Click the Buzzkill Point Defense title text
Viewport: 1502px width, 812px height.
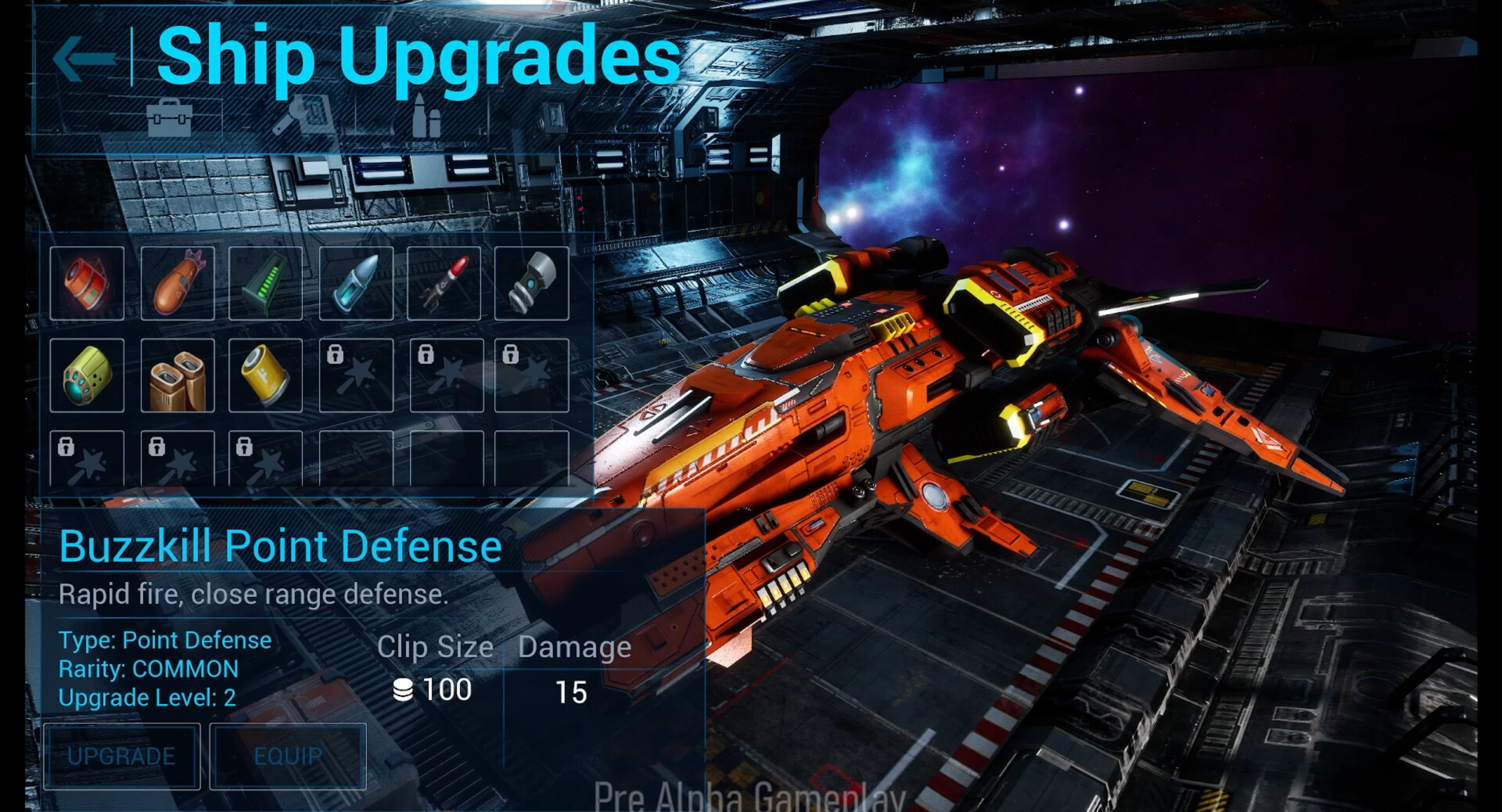280,546
